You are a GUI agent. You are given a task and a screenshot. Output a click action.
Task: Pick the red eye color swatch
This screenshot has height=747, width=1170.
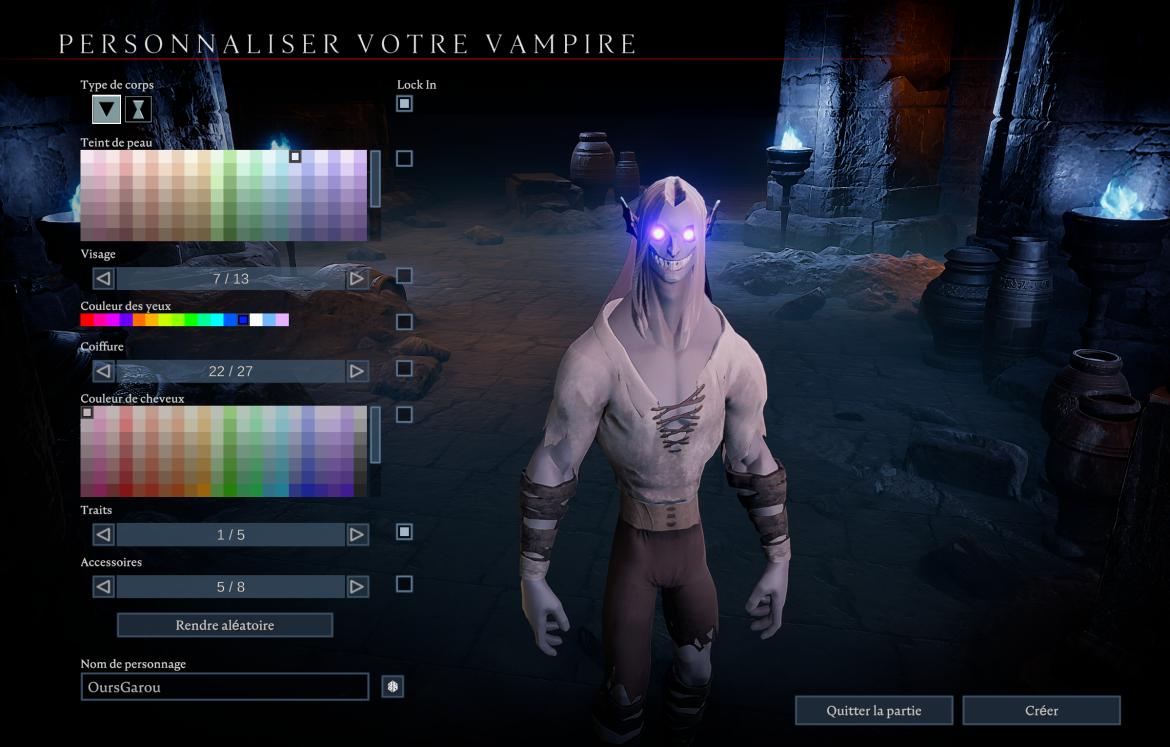[87, 320]
